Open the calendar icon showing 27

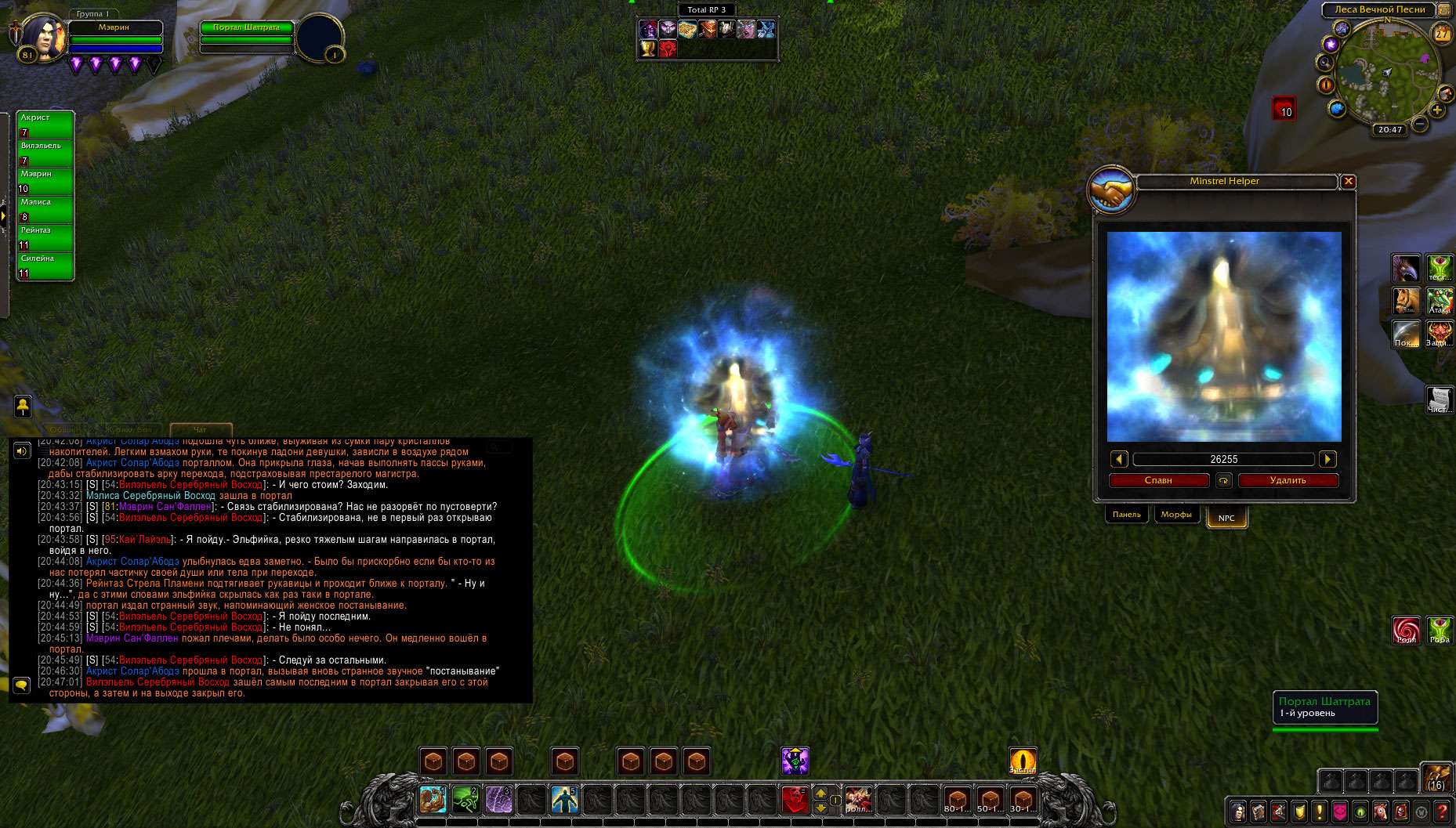(1442, 34)
